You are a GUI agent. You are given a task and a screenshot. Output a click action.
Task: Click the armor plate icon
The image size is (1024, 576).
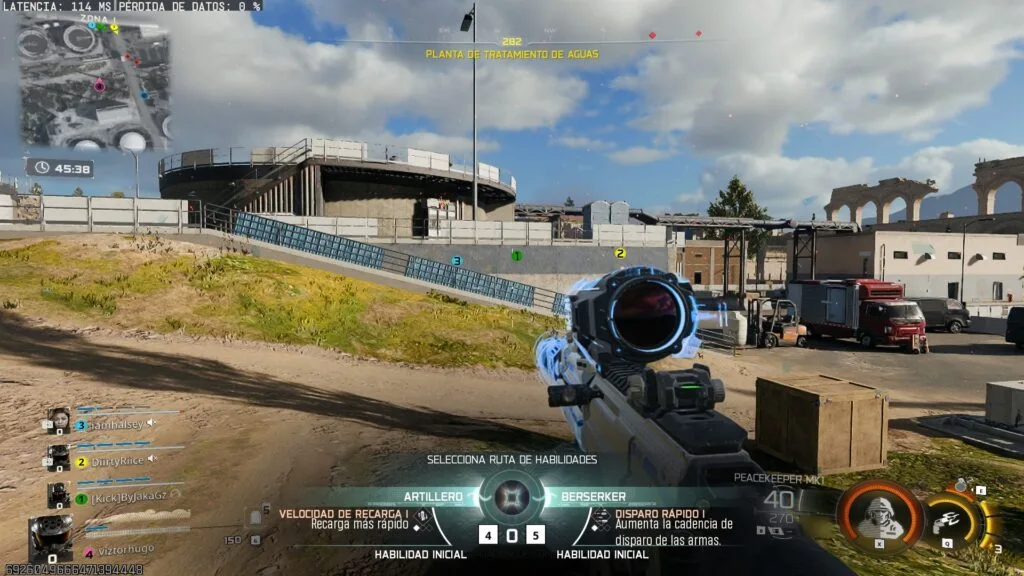coord(255,517)
